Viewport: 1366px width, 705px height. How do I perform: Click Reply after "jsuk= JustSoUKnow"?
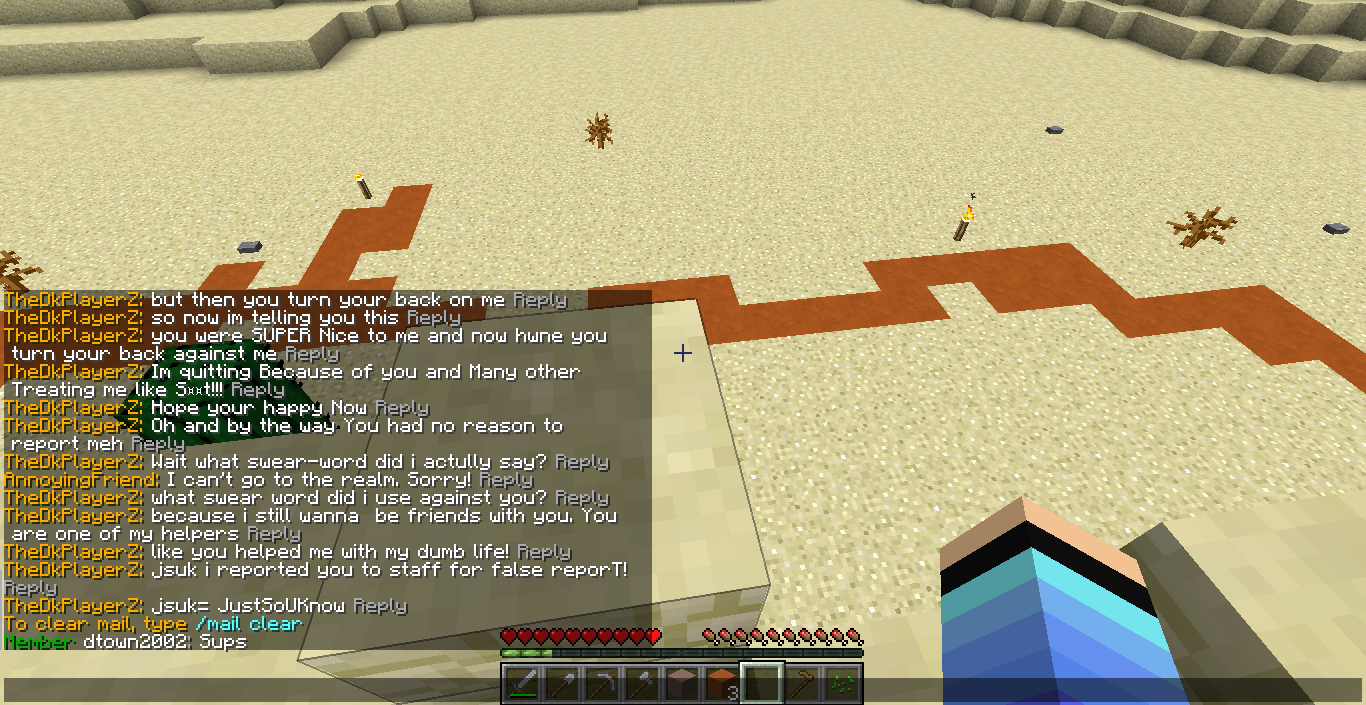[380, 606]
